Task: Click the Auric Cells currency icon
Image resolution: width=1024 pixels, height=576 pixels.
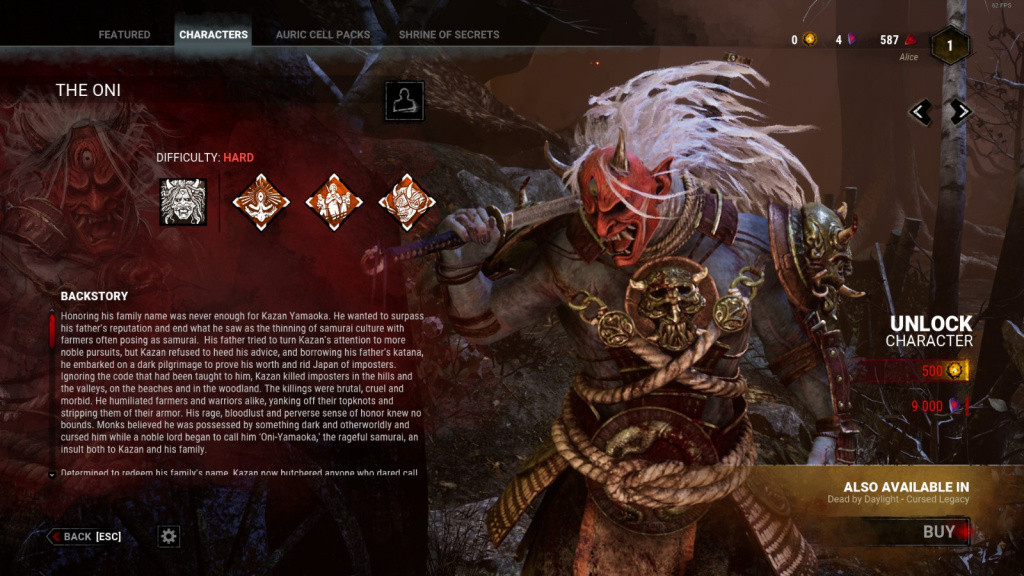Action: [x=809, y=40]
